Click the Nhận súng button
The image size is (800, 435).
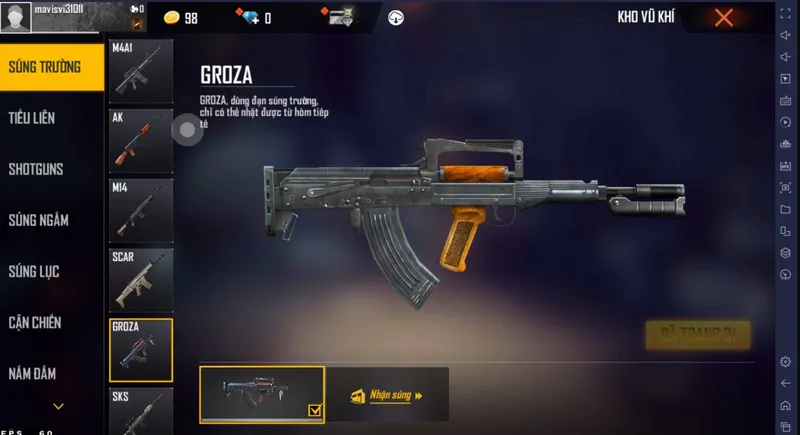click(387, 395)
